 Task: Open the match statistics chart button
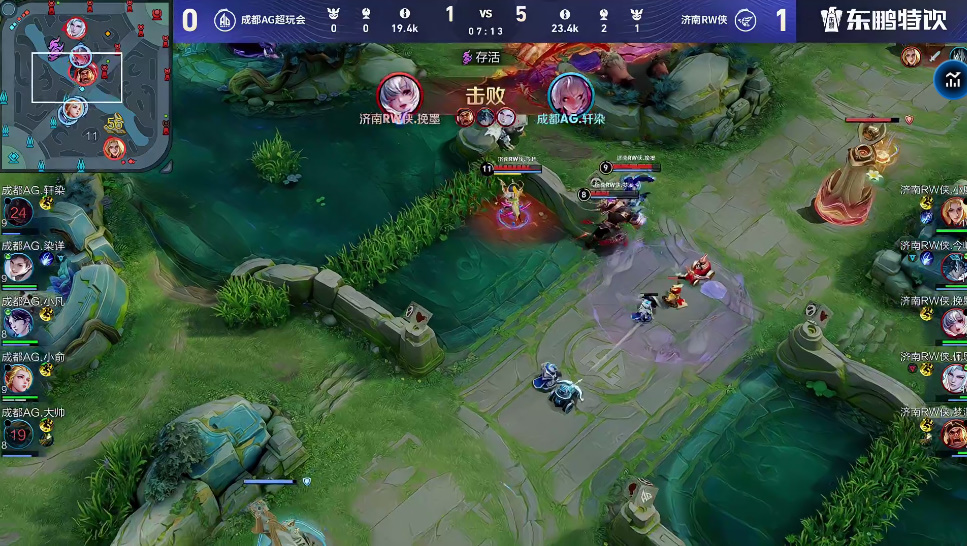[949, 82]
